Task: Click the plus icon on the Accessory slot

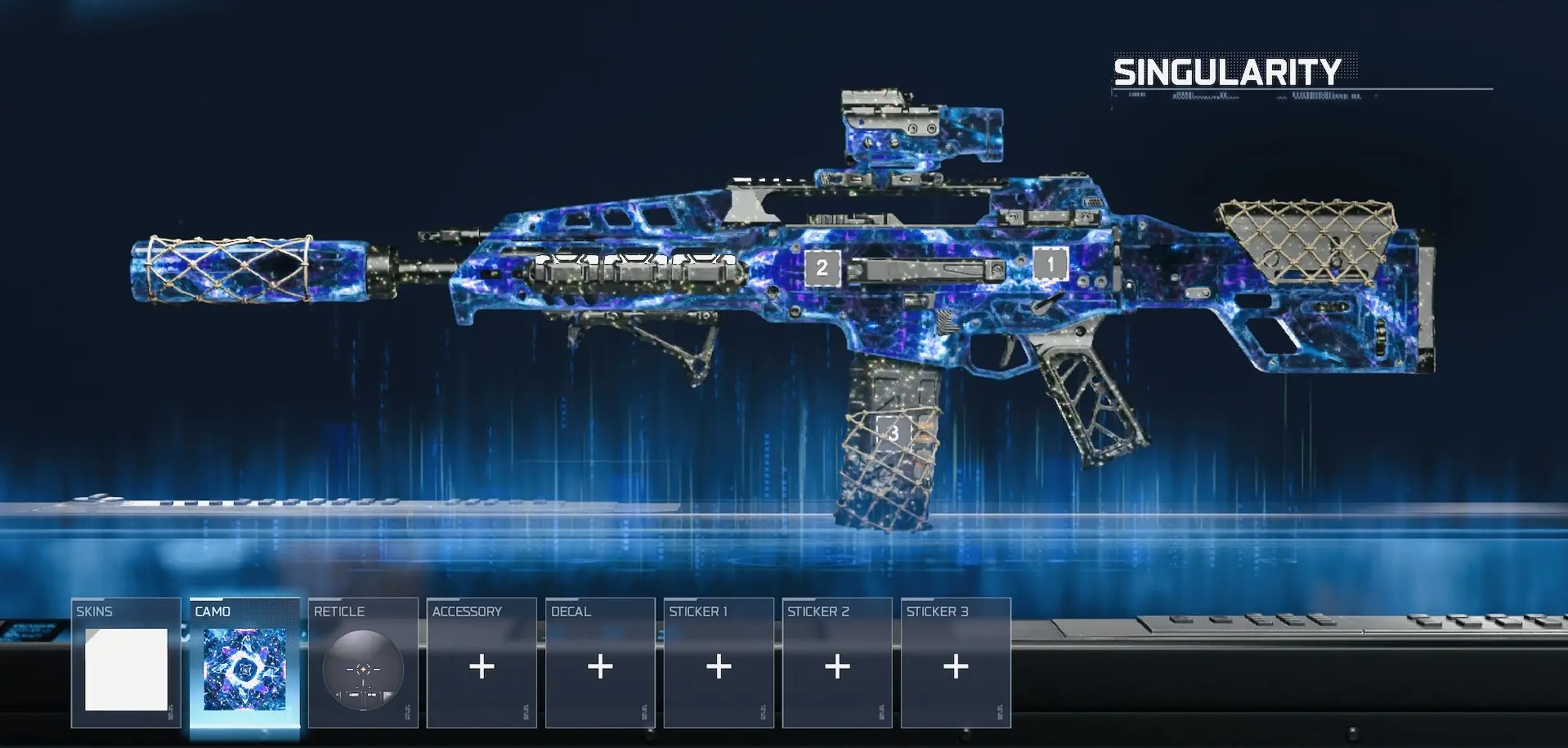Action: point(481,667)
